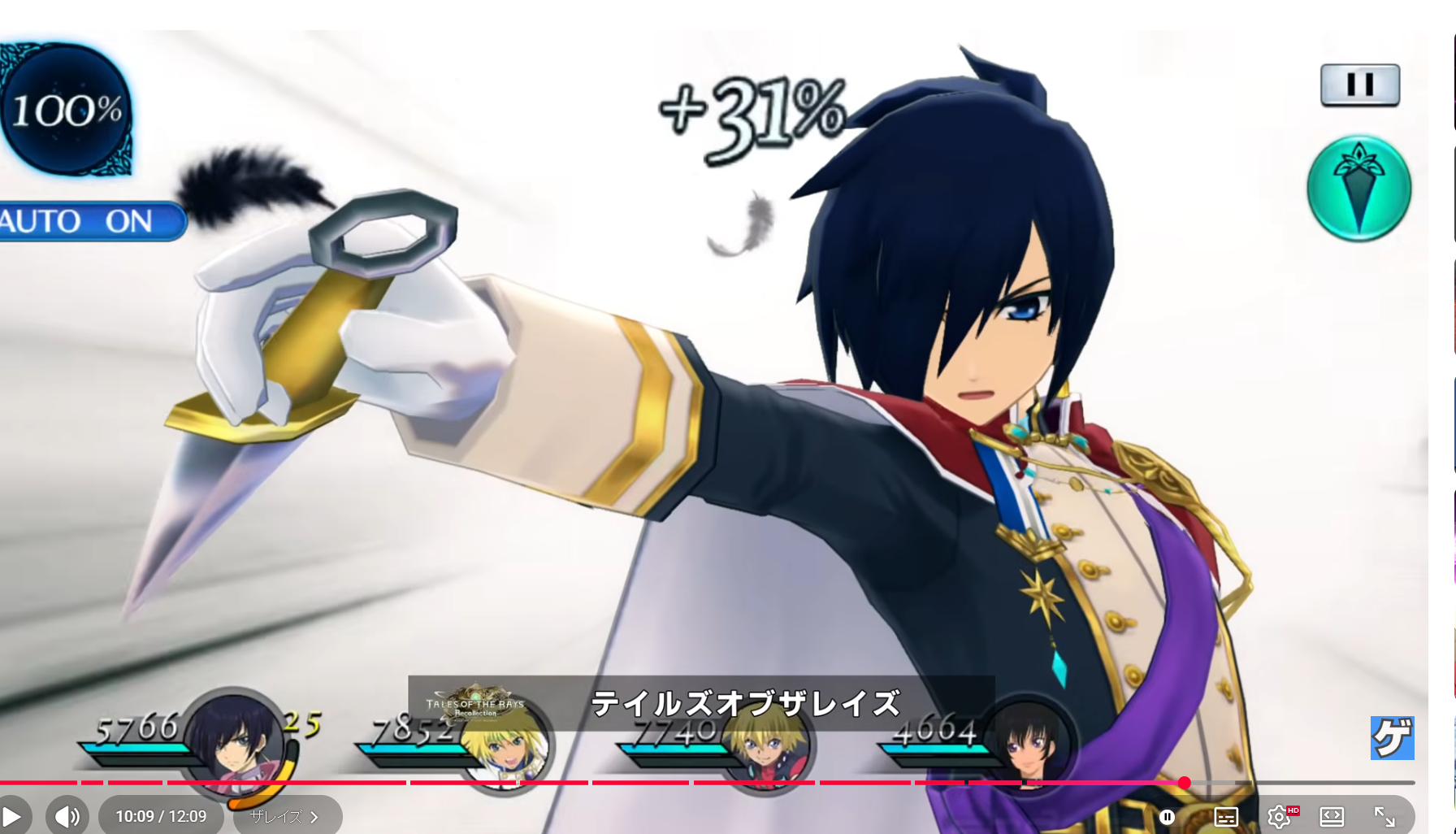This screenshot has width=1456, height=834.
Task: Pause the battle with the pause button
Action: tap(1359, 85)
